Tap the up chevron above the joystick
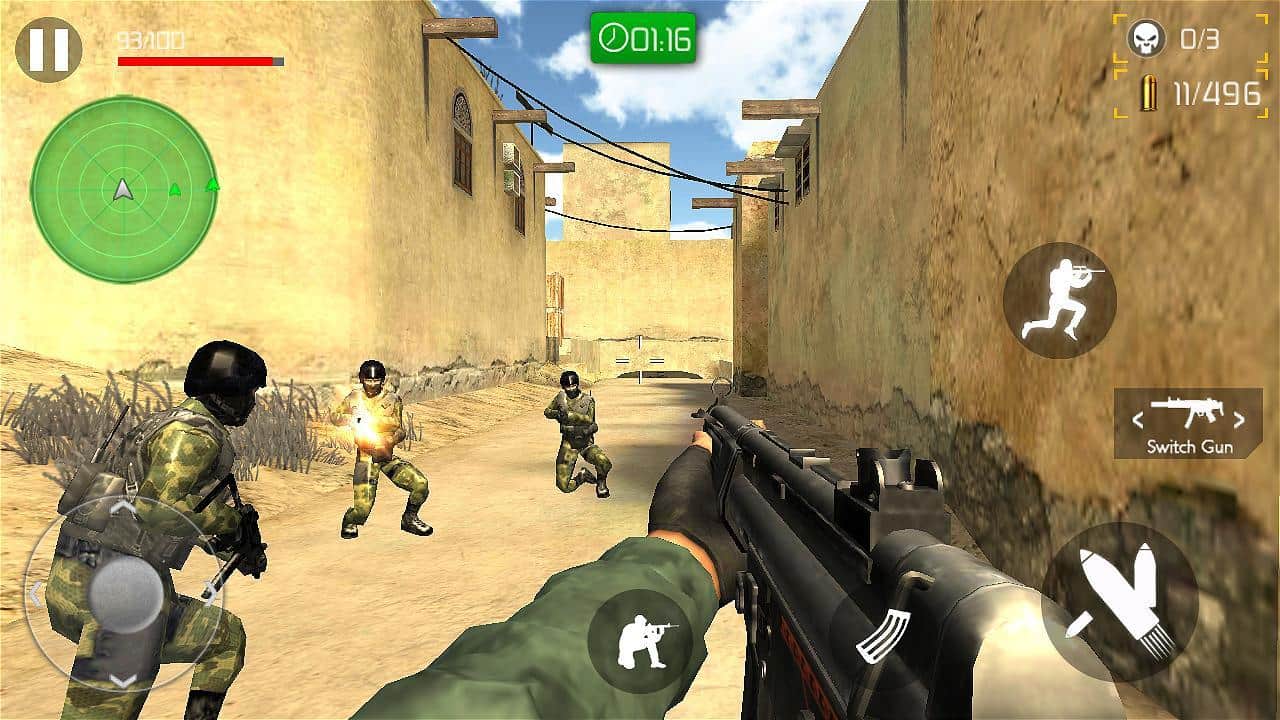 pyautogui.click(x=122, y=508)
